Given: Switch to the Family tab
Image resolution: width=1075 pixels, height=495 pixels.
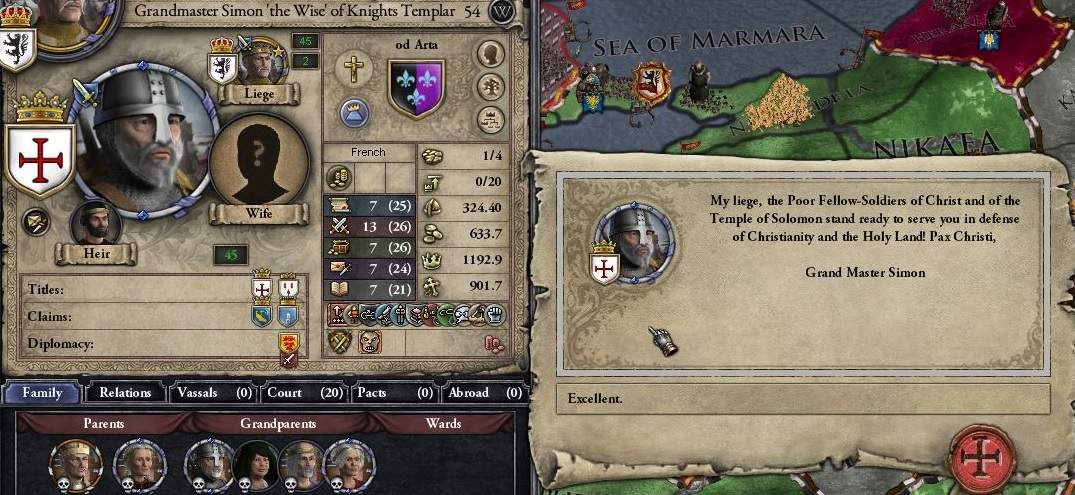Looking at the screenshot, I should click(42, 393).
